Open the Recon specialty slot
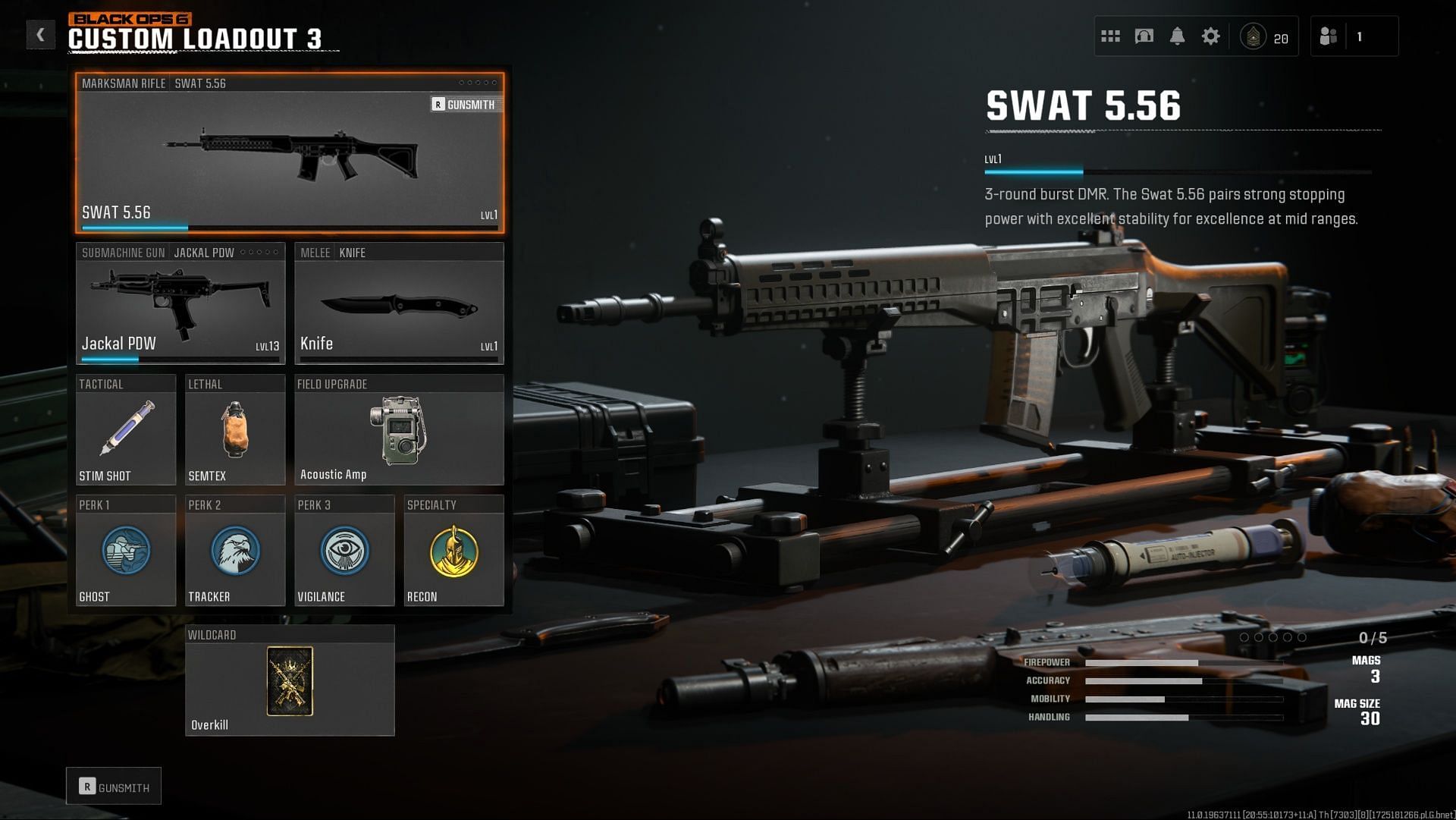Screen dimensions: 1456x820 point(453,551)
